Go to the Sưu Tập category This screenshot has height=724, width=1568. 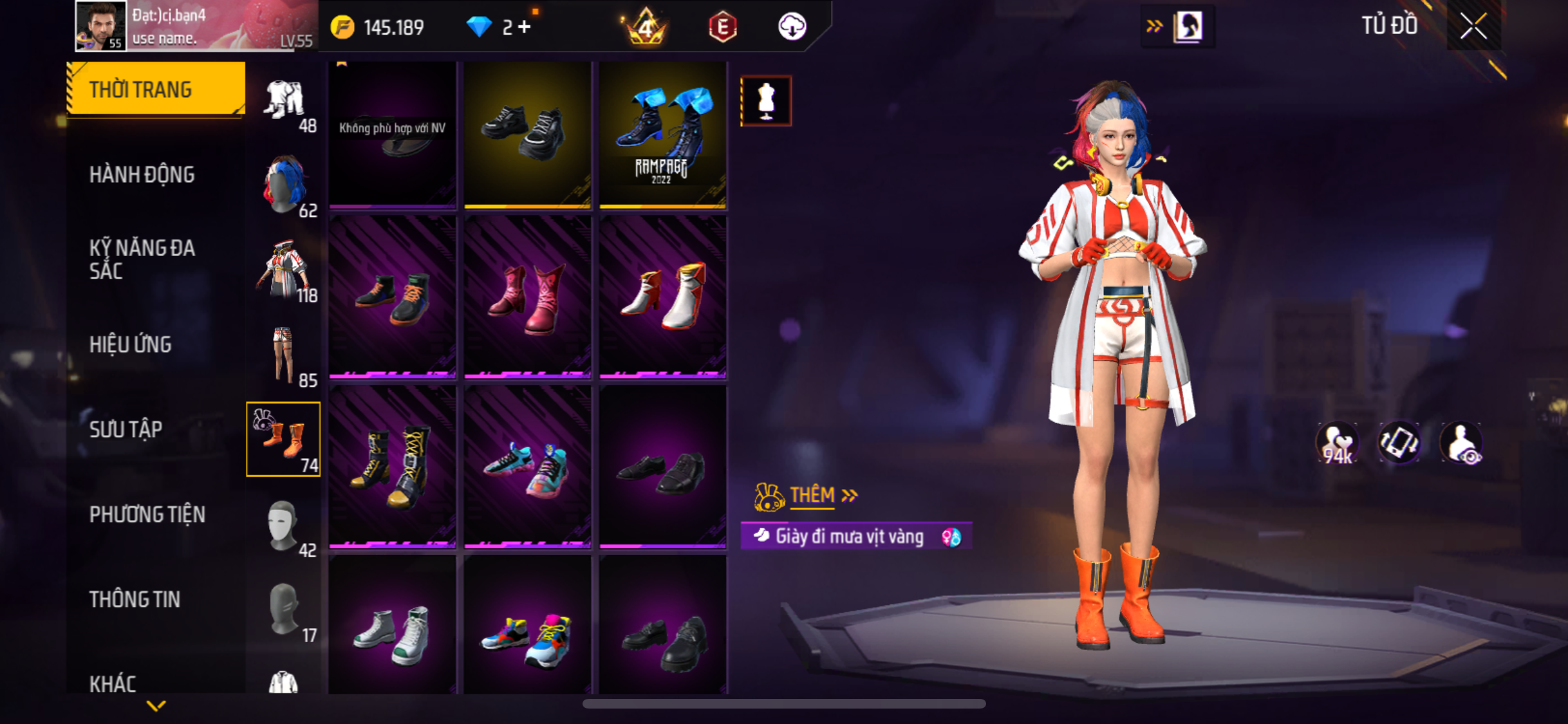click(x=126, y=429)
